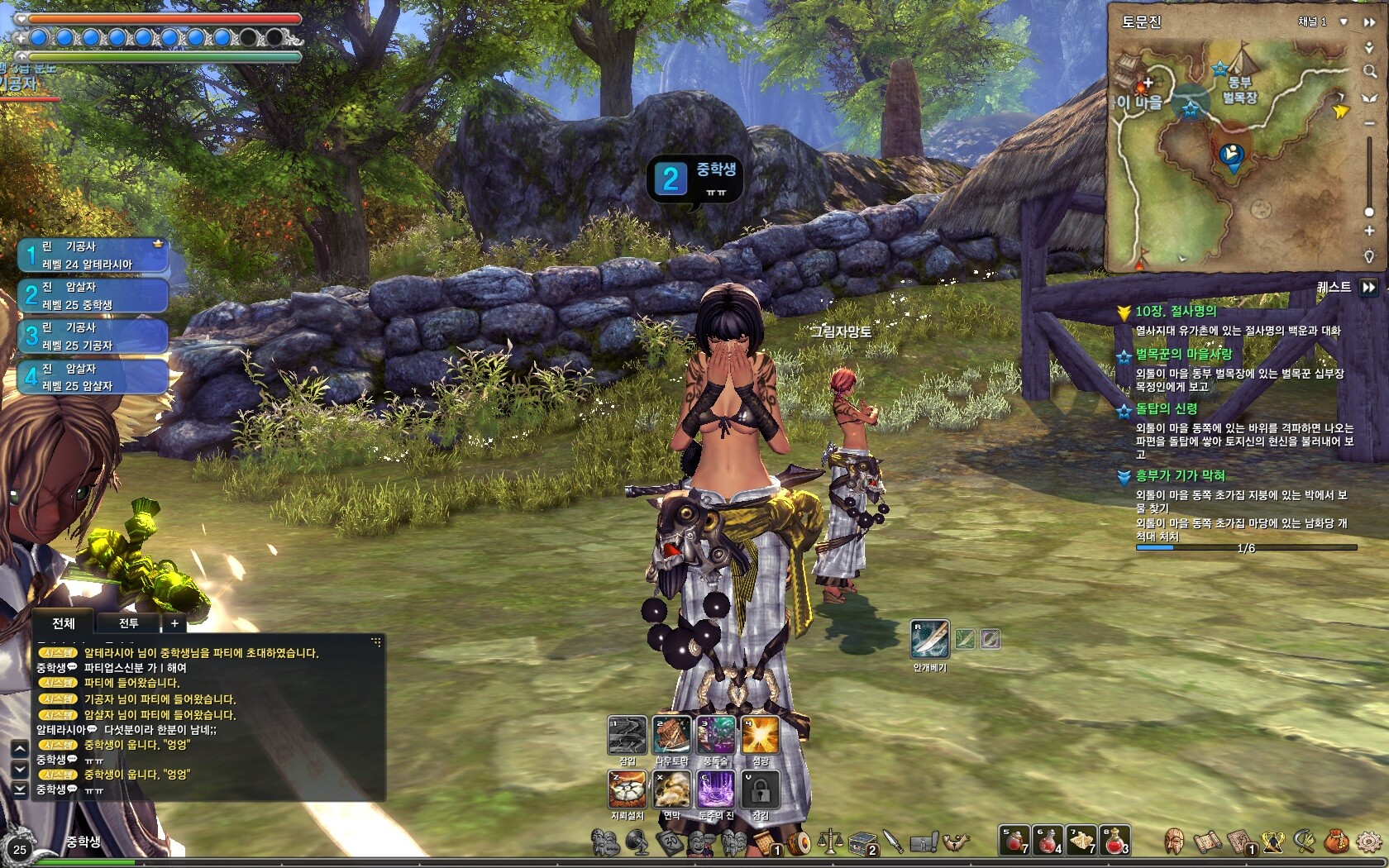Collapse the 퀘스트 tracker with arrow button

coord(1369,287)
